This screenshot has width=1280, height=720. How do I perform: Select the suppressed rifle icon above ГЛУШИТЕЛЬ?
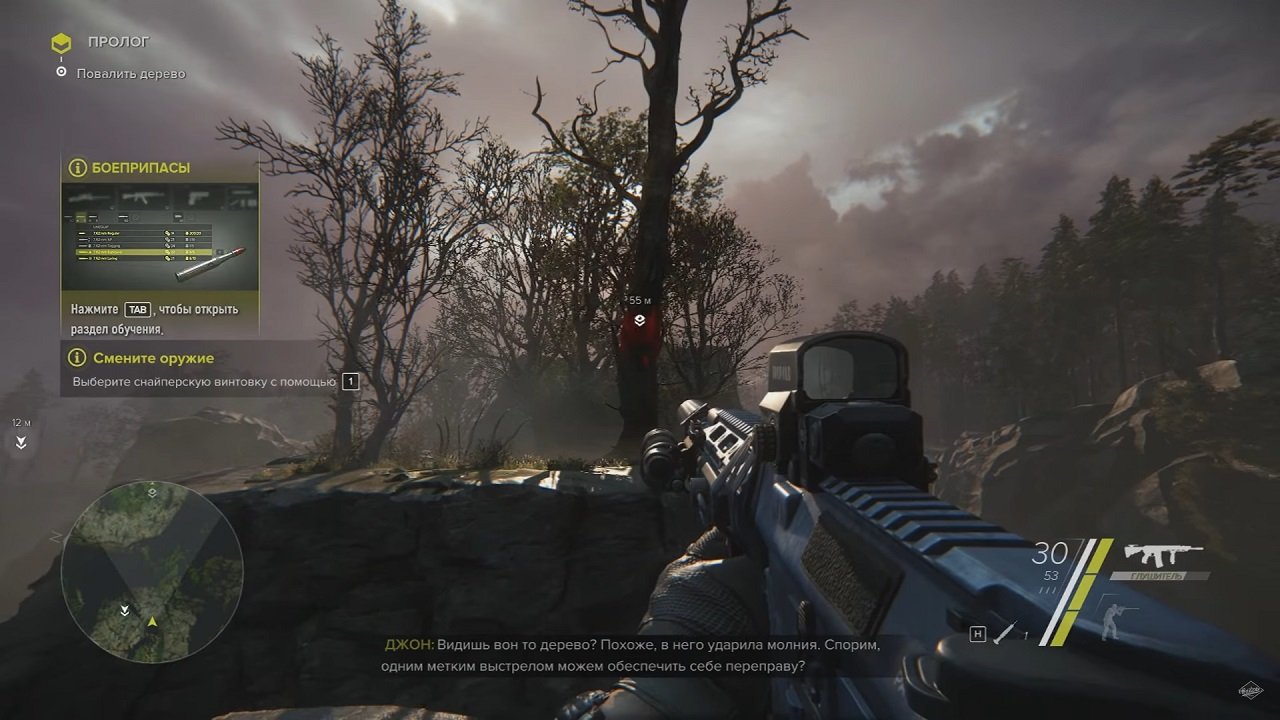tap(1163, 554)
